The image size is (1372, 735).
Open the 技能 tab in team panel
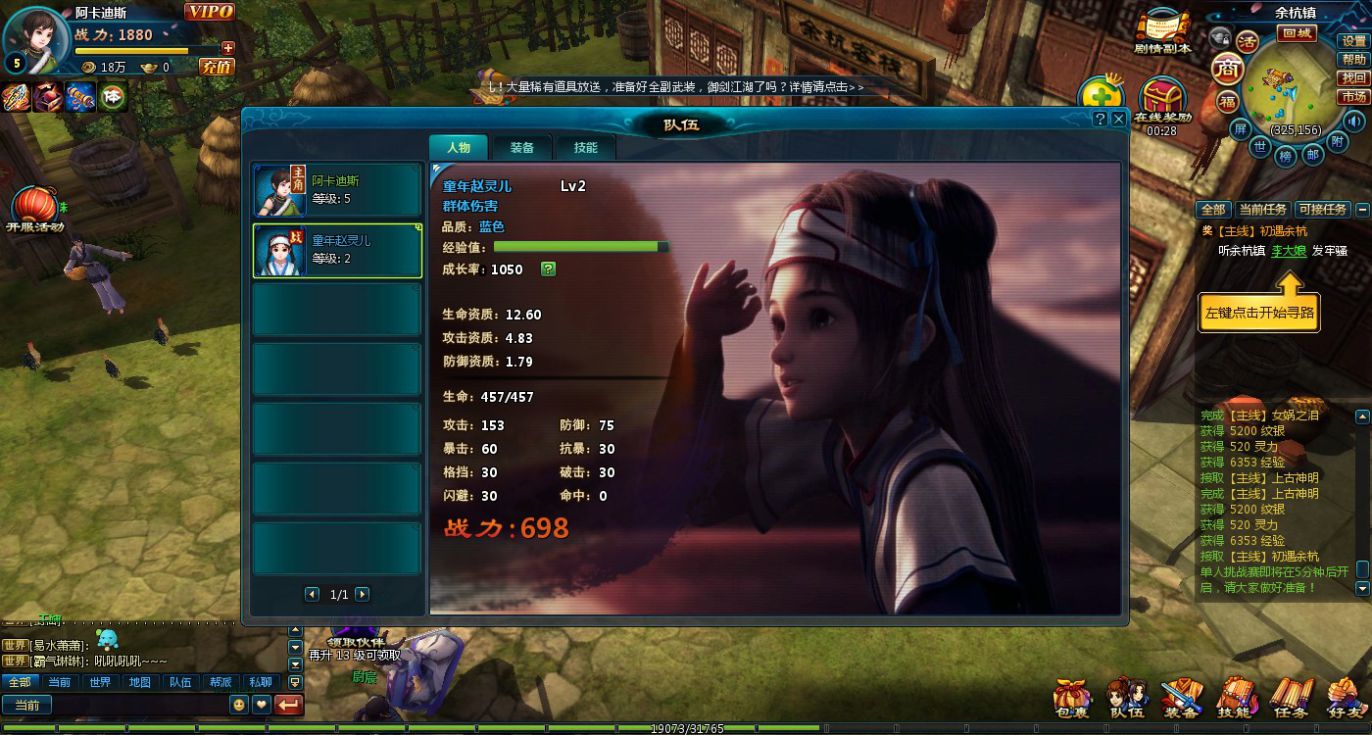pos(585,148)
